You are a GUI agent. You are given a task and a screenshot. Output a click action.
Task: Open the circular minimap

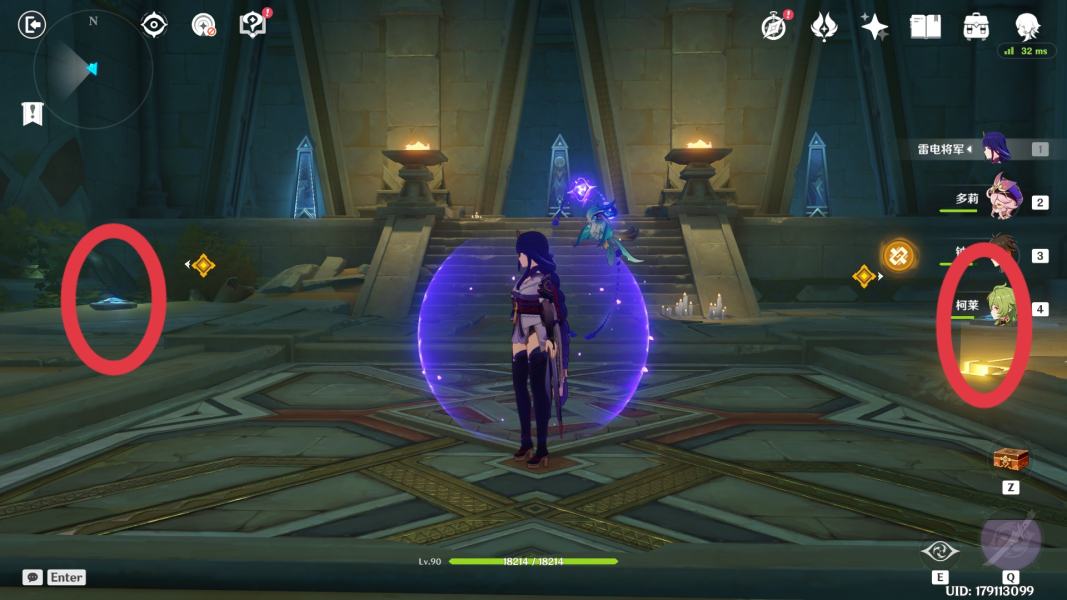point(92,69)
